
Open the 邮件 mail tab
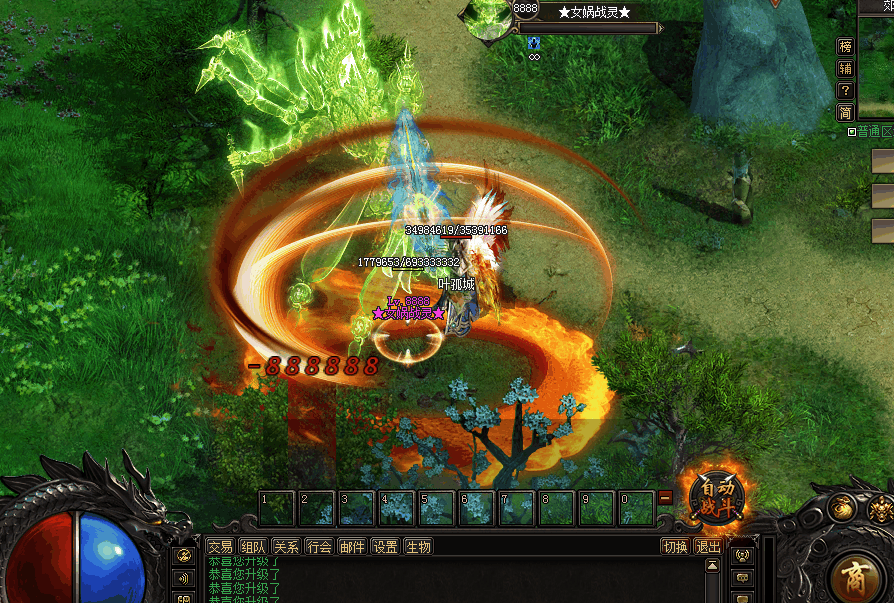pyautogui.click(x=352, y=547)
